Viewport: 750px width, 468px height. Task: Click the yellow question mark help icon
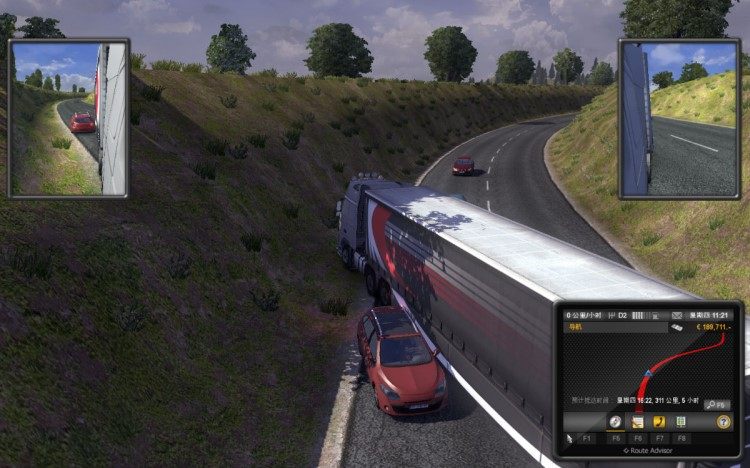tap(723, 423)
